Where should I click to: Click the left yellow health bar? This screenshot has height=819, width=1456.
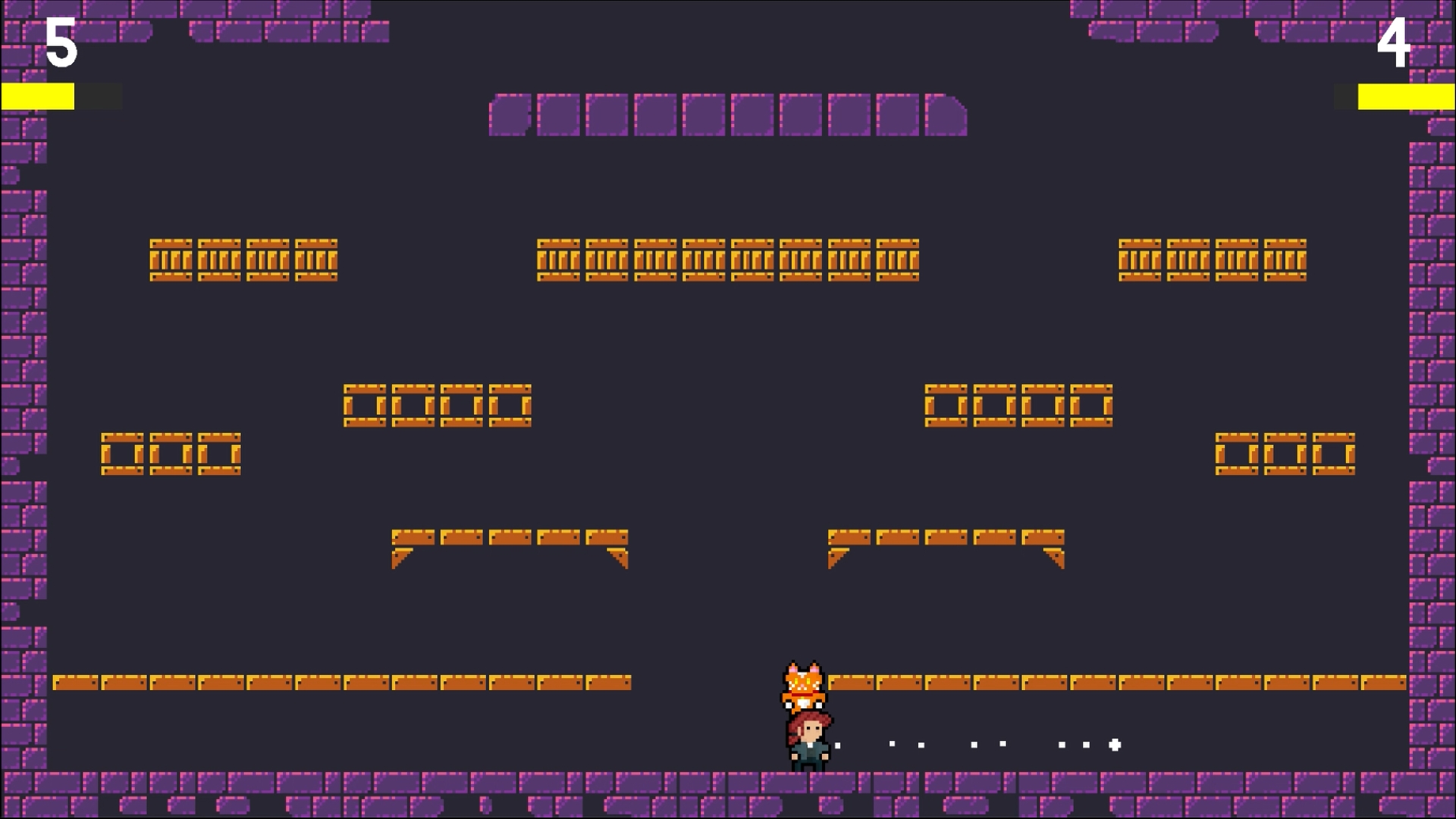pyautogui.click(x=38, y=95)
